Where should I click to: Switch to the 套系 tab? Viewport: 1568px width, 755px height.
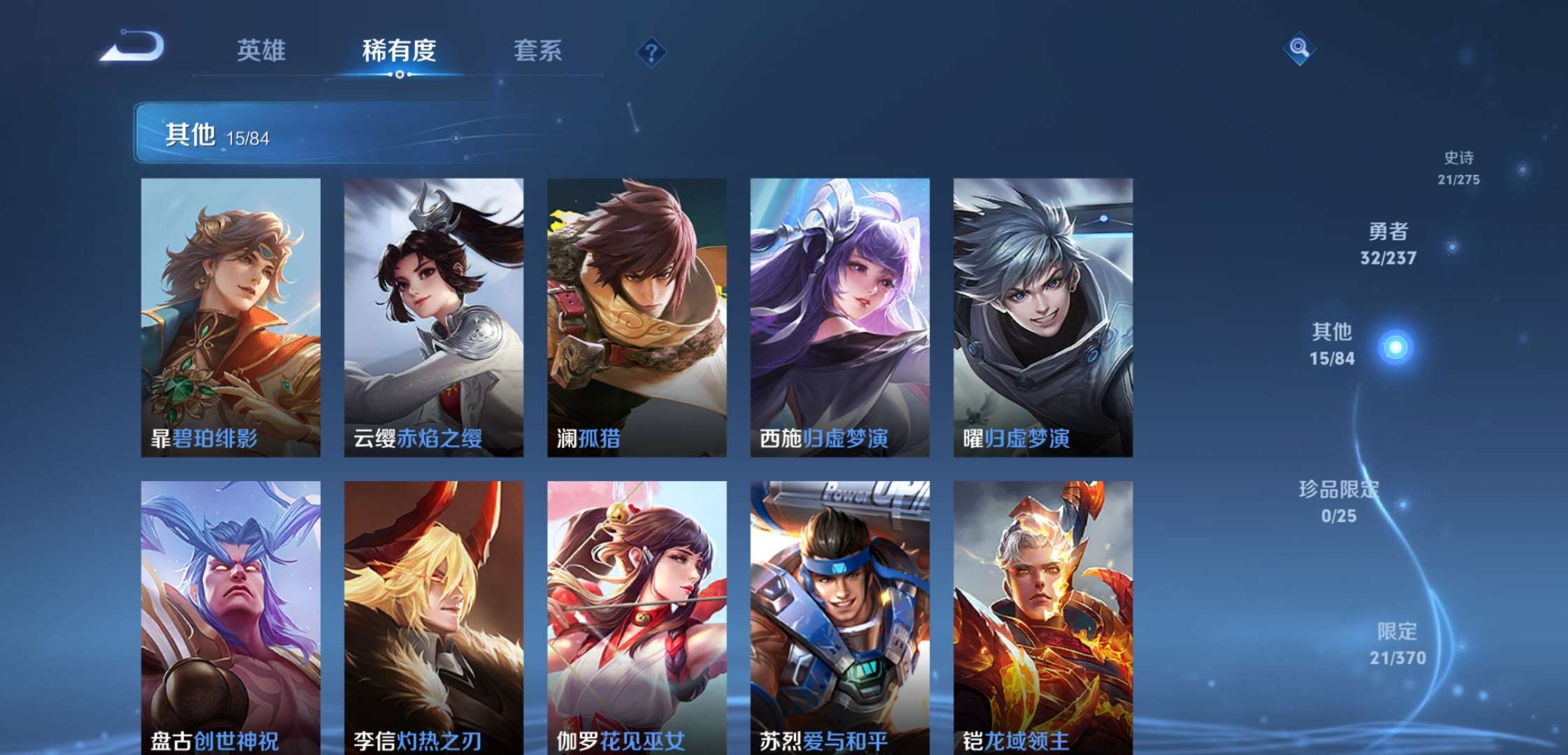point(539,51)
